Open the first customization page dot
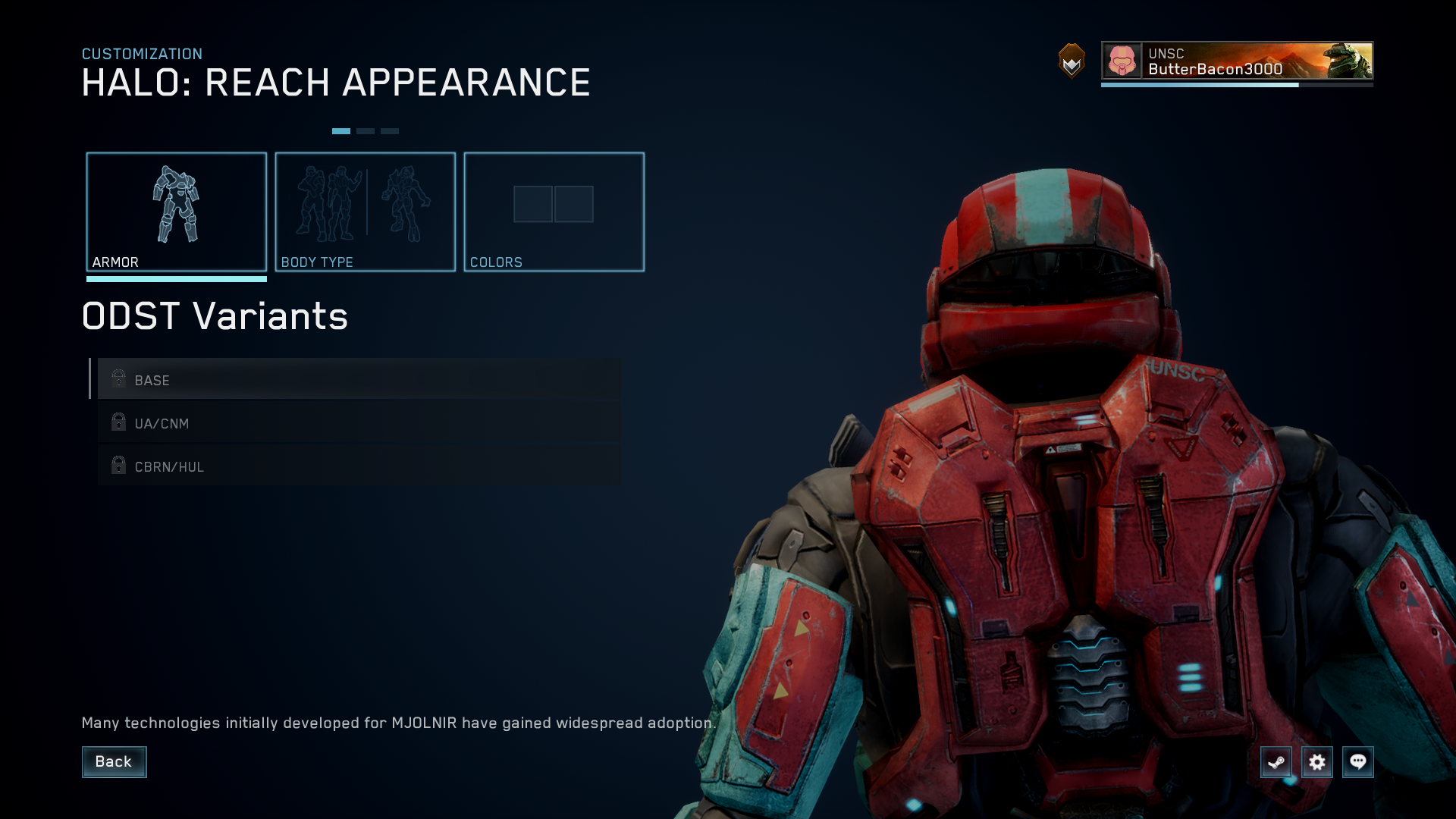The height and width of the screenshot is (819, 1456). click(x=340, y=130)
